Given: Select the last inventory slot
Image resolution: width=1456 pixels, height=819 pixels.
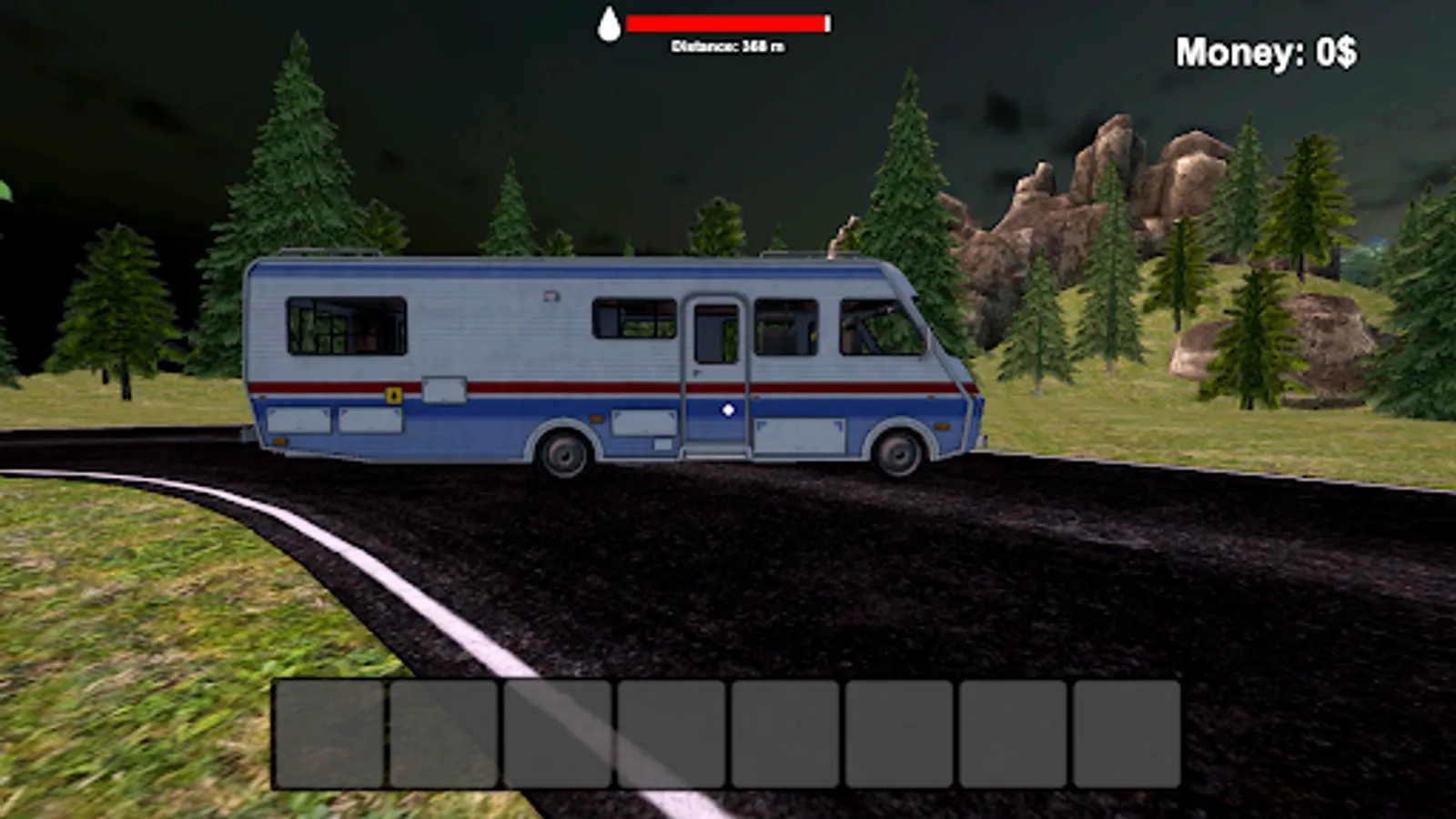Looking at the screenshot, I should [1127, 733].
